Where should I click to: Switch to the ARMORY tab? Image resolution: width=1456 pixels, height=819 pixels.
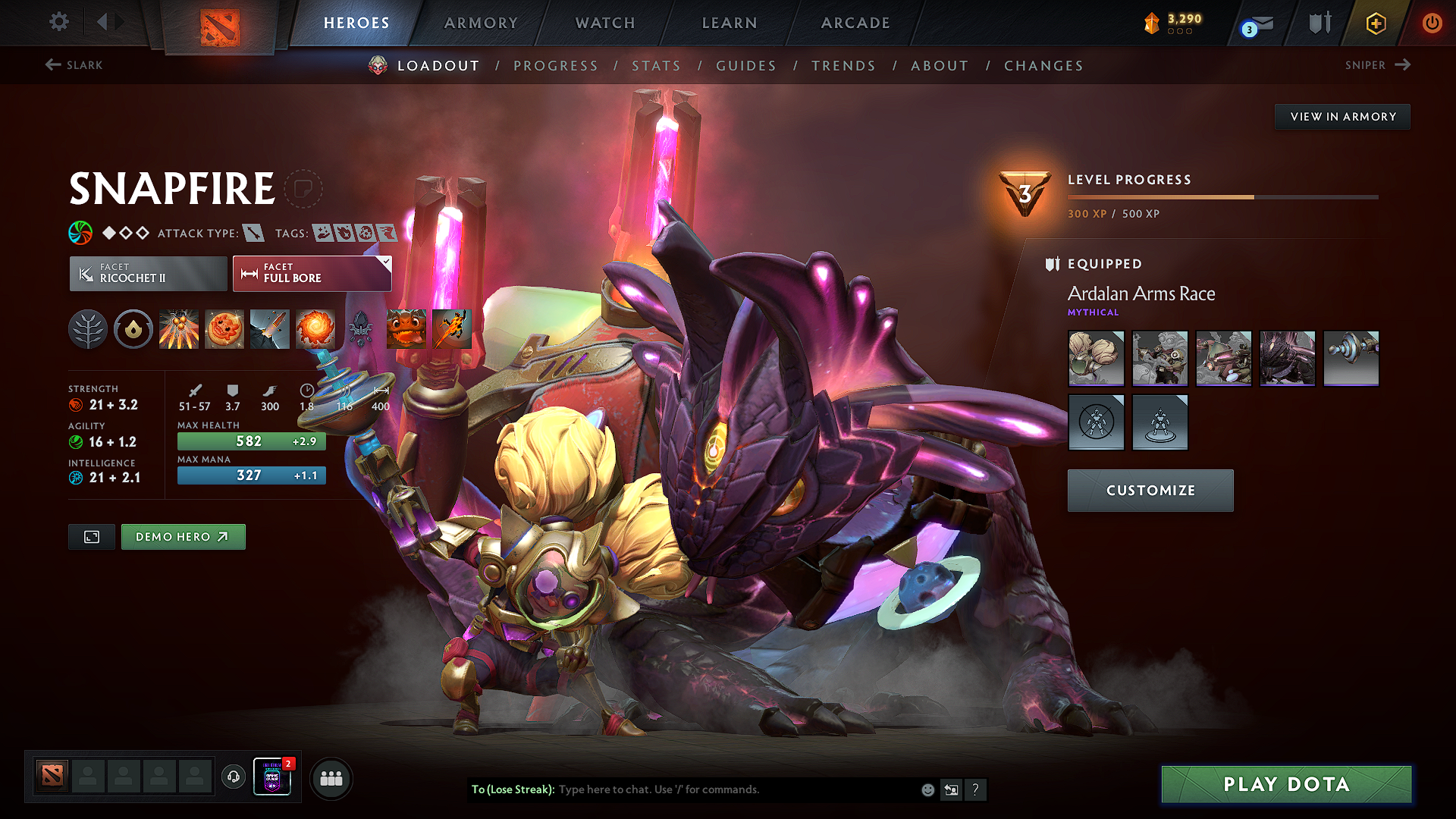click(x=480, y=22)
